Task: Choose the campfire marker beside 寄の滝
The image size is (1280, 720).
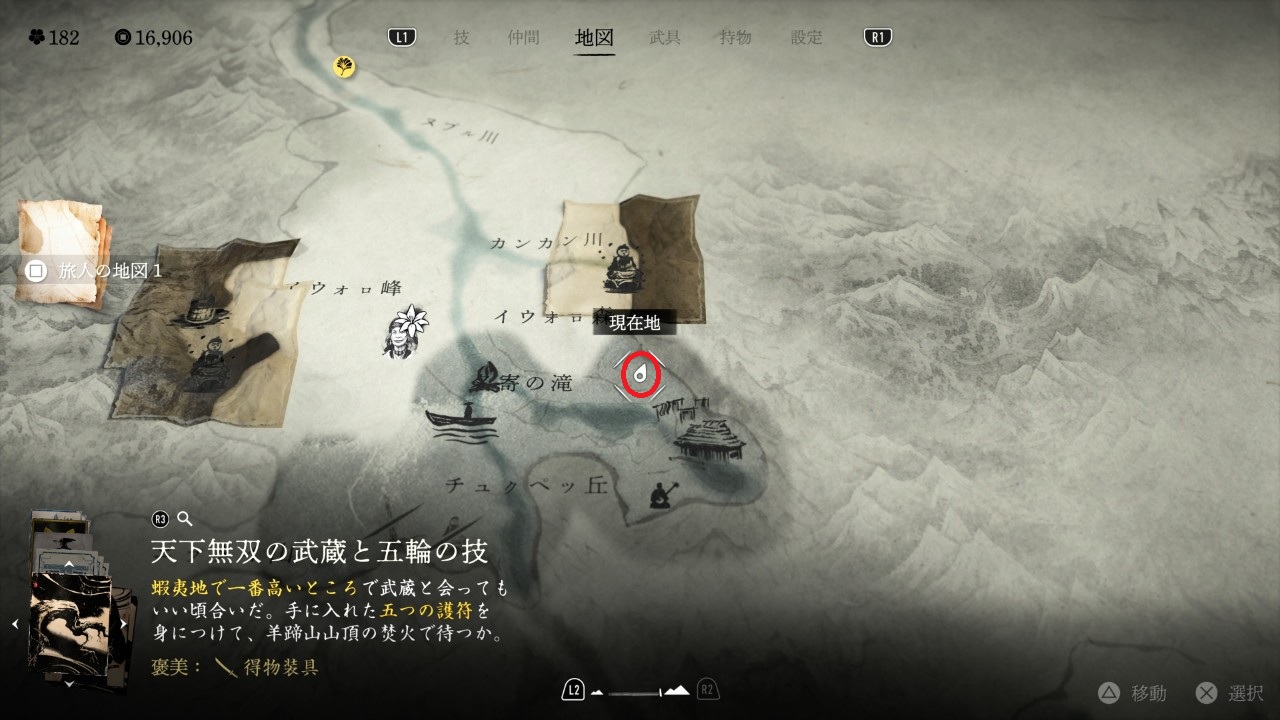Action: pos(487,377)
